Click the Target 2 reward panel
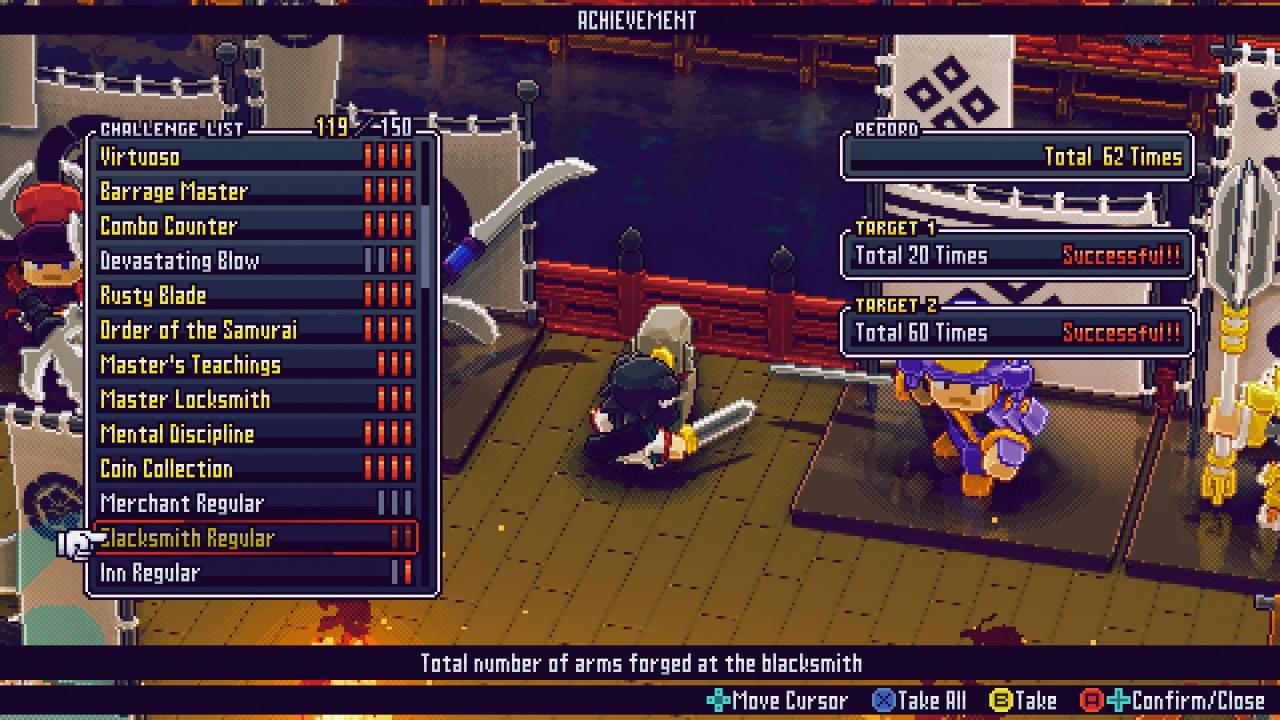 point(1017,333)
